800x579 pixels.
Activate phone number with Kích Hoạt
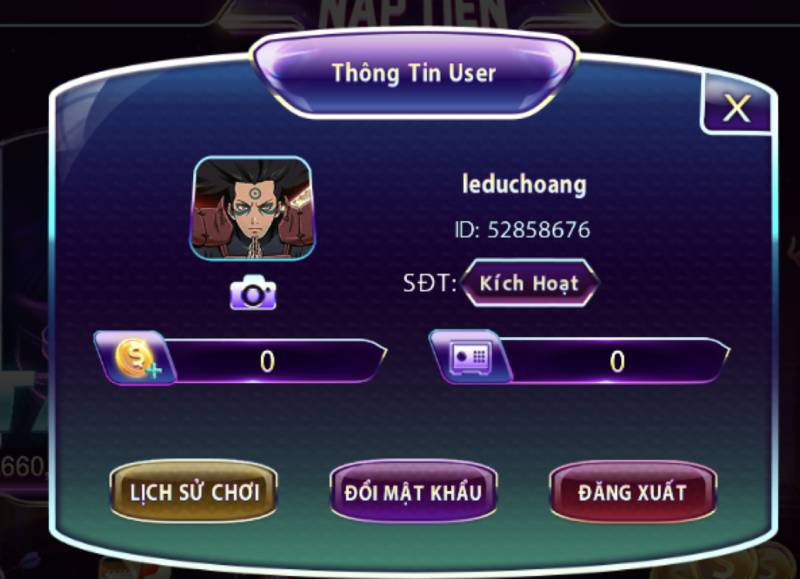[529, 283]
